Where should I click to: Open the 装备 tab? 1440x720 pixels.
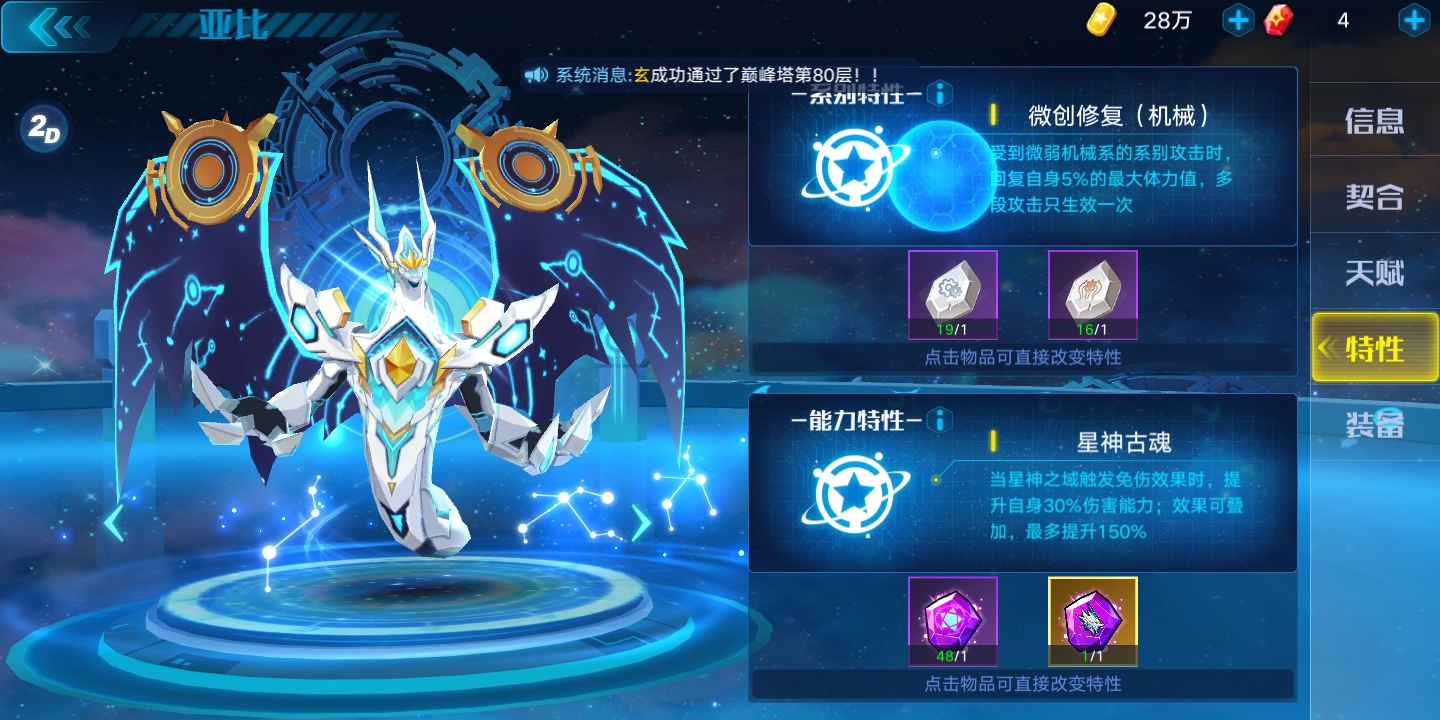coord(1376,424)
